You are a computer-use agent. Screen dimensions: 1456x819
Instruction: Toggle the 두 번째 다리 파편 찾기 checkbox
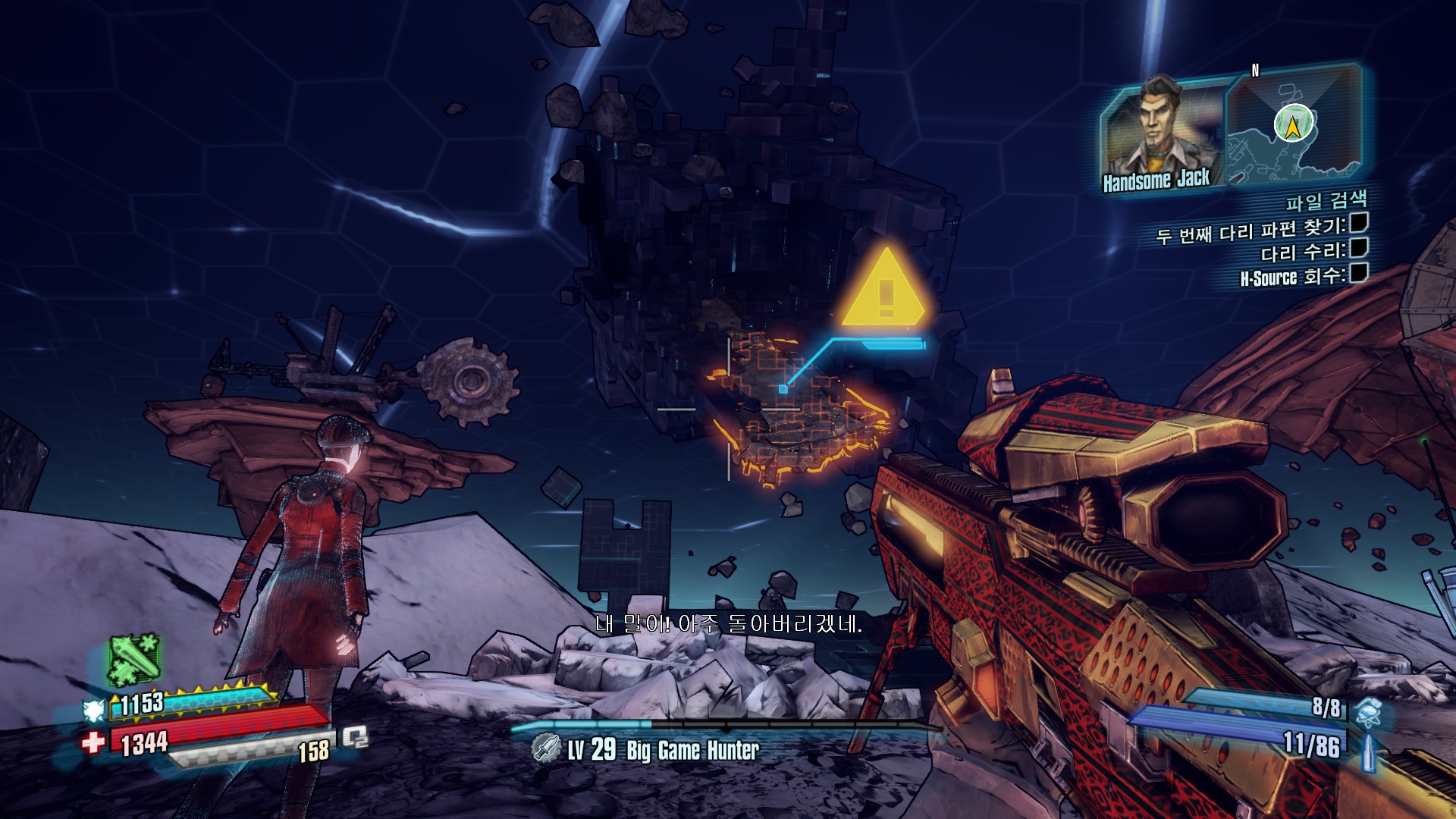coord(1358,222)
